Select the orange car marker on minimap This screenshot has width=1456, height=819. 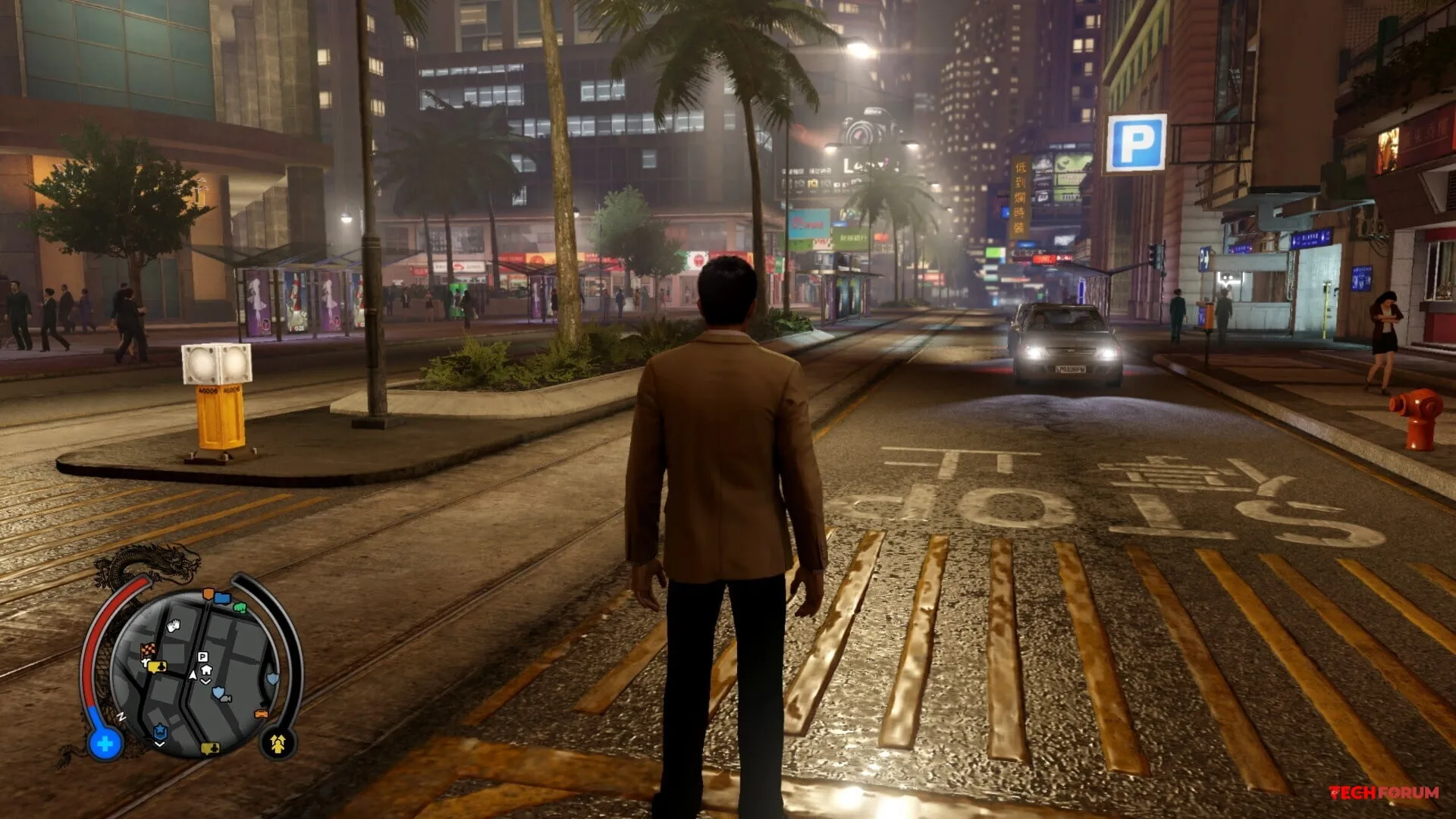(262, 714)
